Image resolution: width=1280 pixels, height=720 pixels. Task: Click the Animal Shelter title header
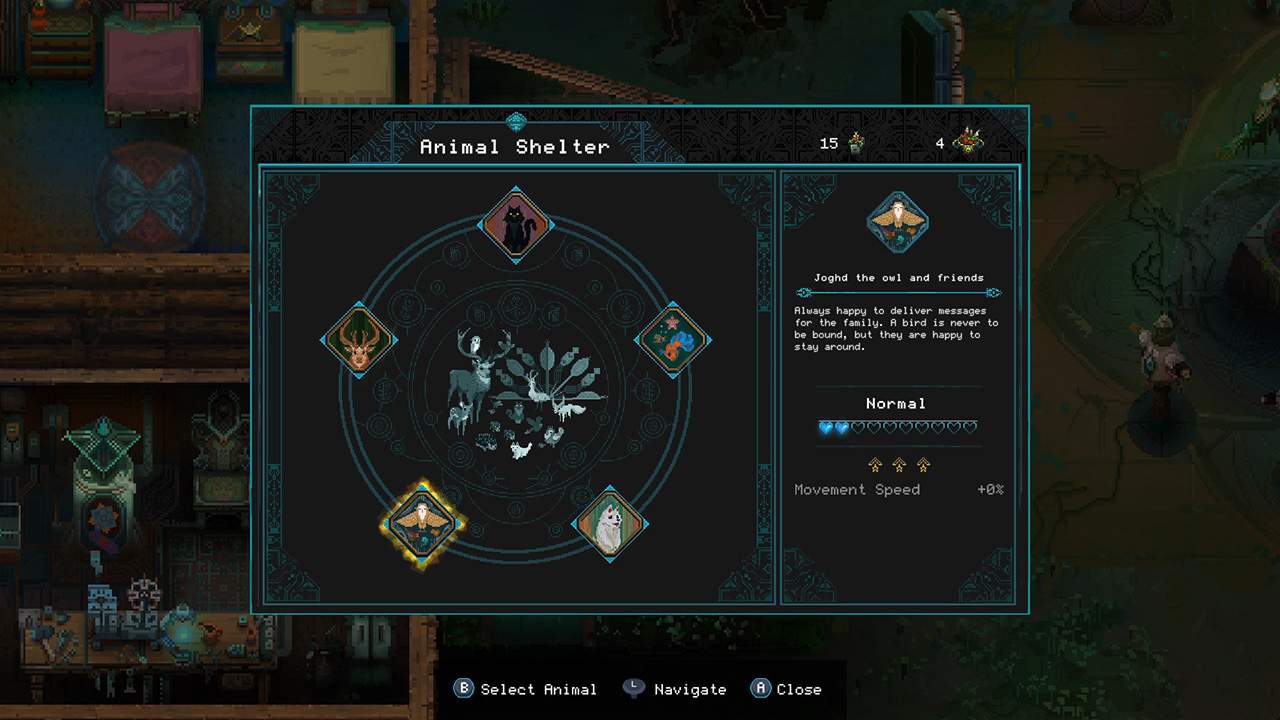click(513, 147)
